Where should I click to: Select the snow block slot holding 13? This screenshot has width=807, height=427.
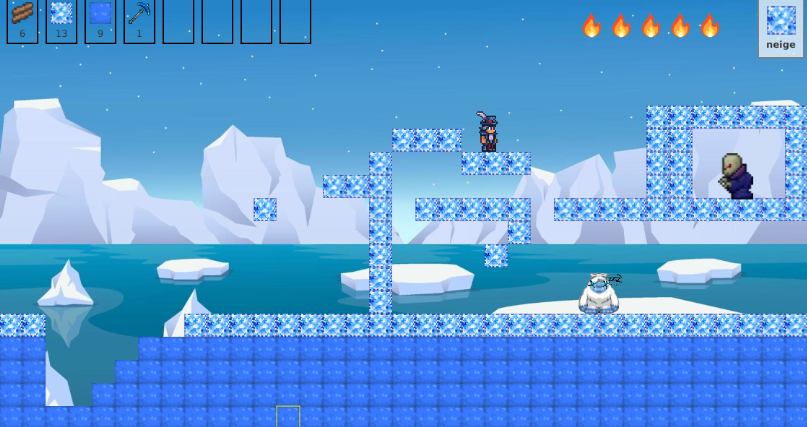point(61,20)
